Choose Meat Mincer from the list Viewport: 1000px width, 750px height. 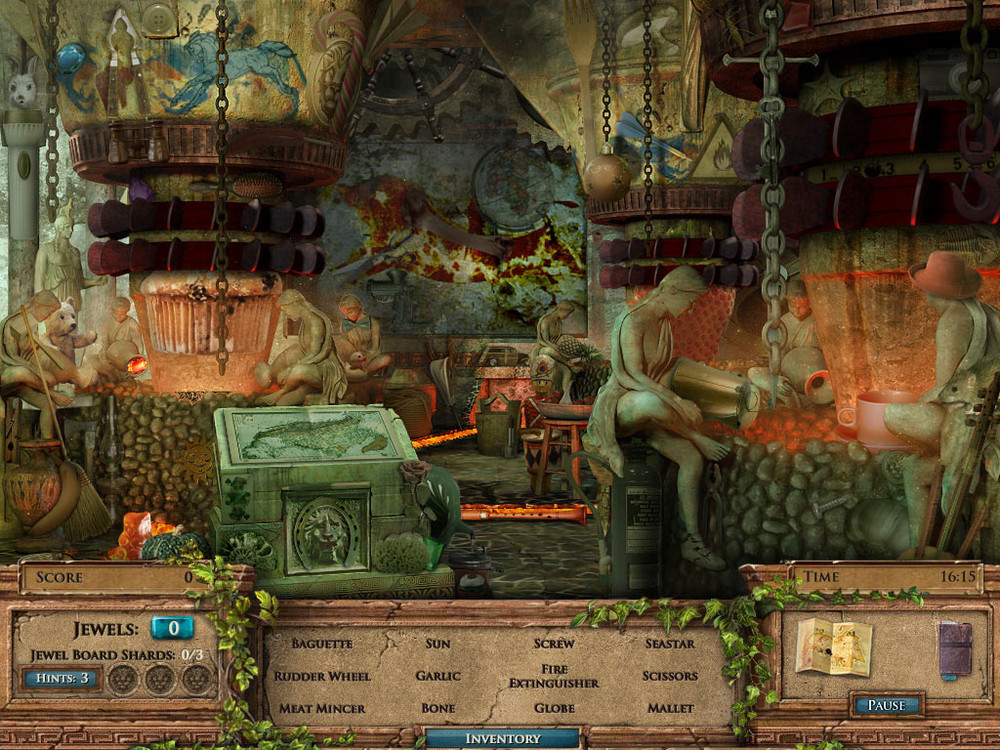pos(322,708)
